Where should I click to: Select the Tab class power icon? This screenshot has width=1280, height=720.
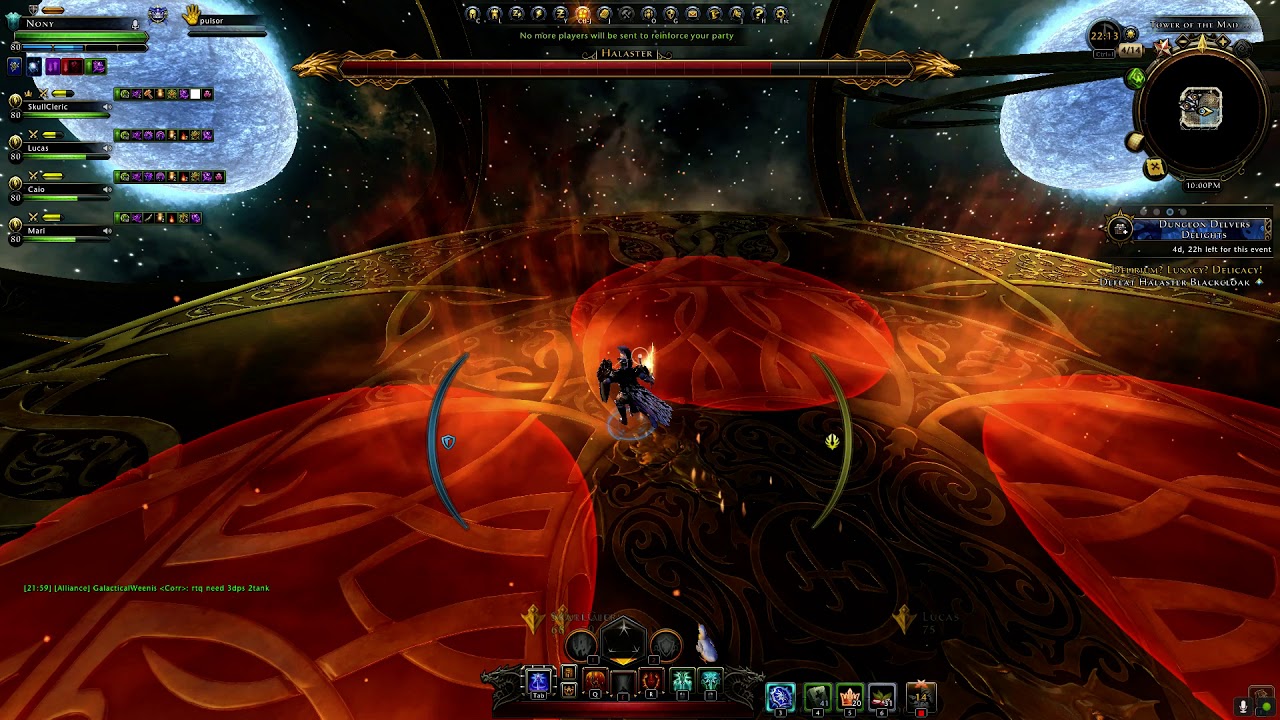(x=538, y=682)
